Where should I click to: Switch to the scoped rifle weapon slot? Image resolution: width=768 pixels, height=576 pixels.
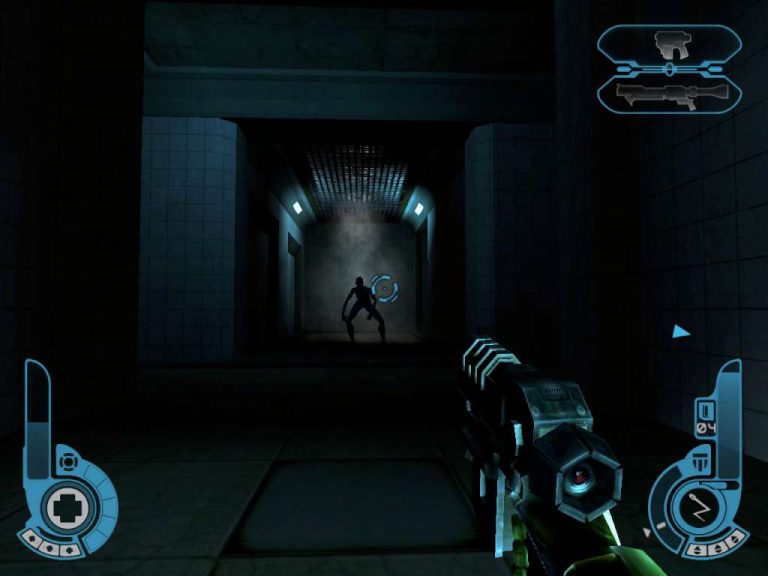coord(670,94)
